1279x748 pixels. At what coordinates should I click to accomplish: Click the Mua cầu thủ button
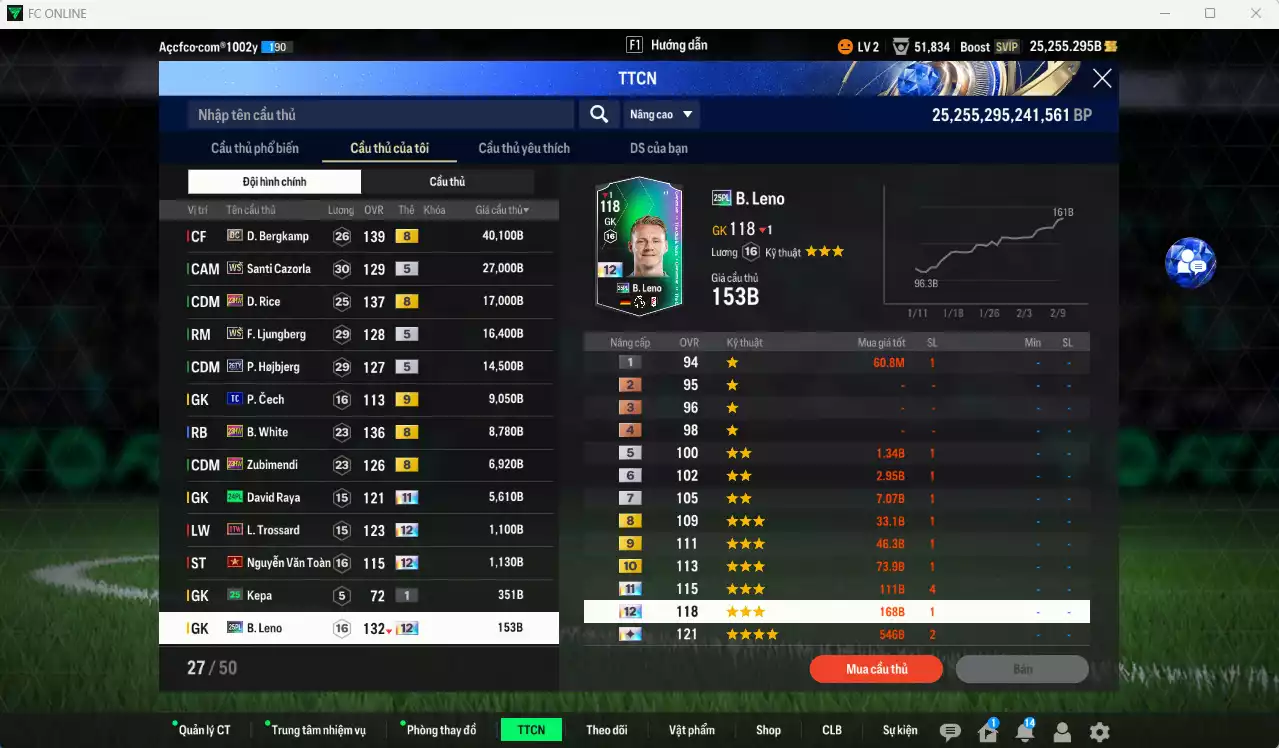click(876, 669)
